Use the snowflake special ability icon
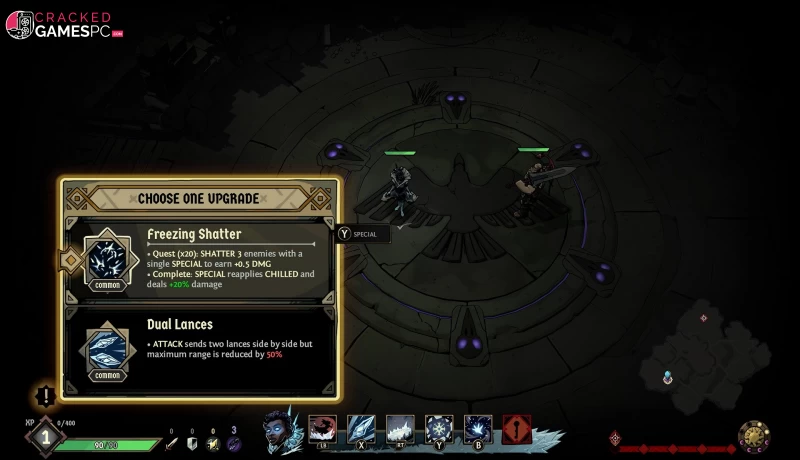The image size is (800, 460). point(439,430)
